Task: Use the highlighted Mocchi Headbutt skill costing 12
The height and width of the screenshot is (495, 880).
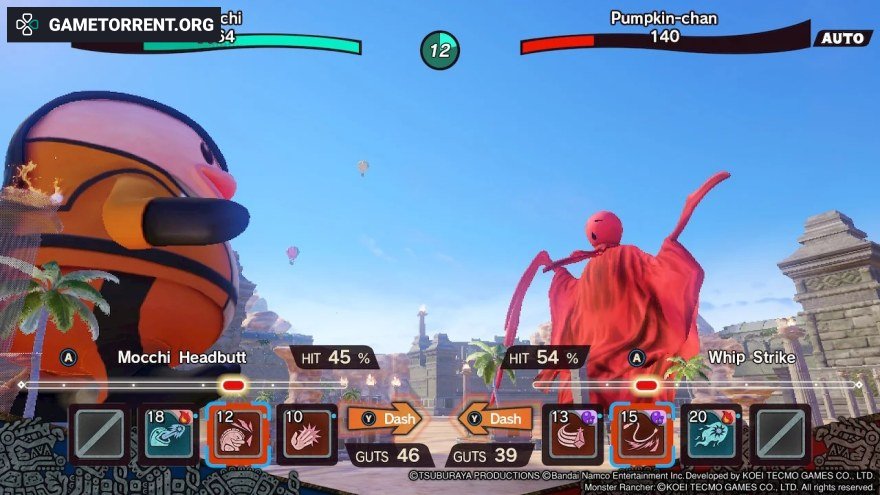Action: coord(238,434)
